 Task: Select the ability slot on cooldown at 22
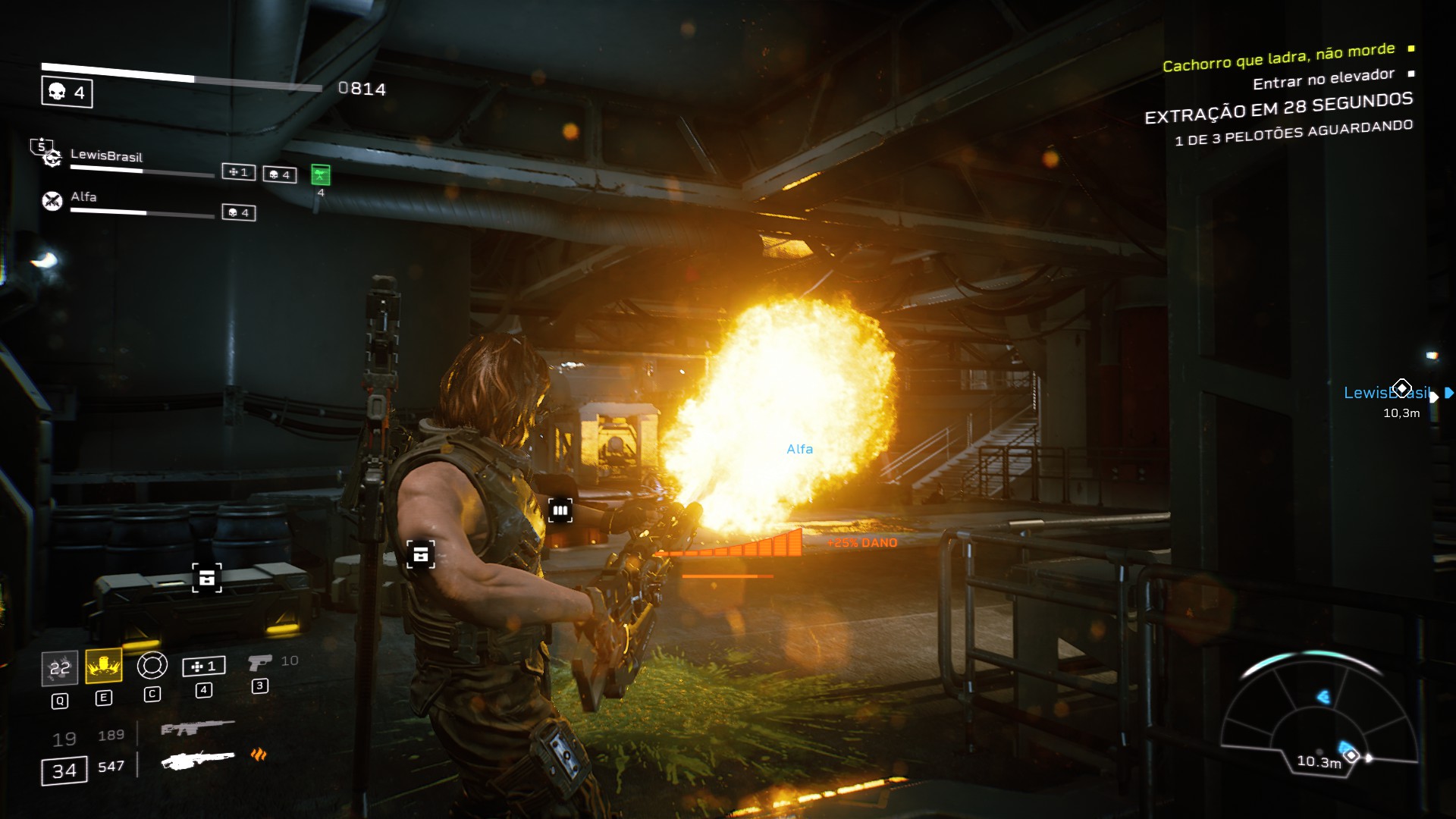59,668
